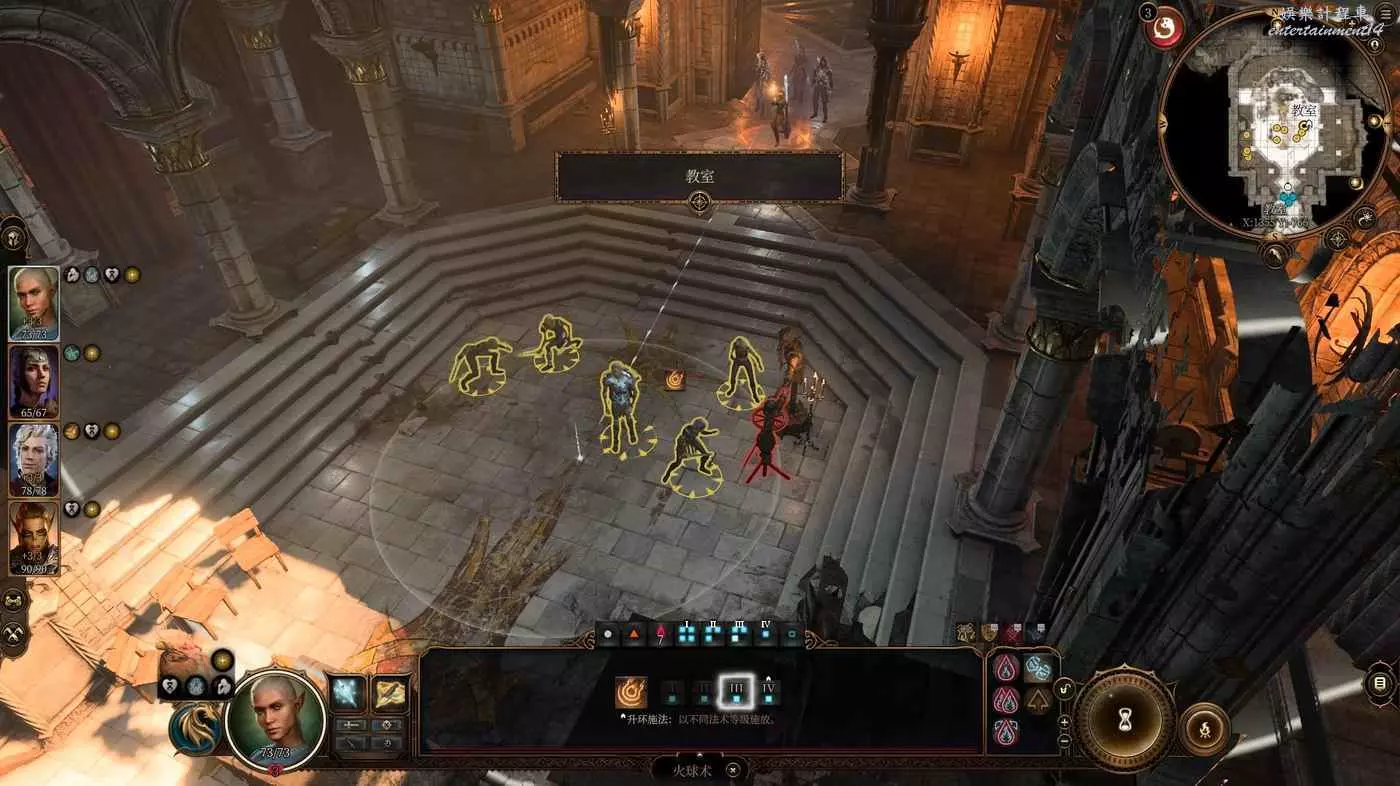Select the purple-hooded companion portrait
The height and width of the screenshot is (786, 1400).
point(34,381)
